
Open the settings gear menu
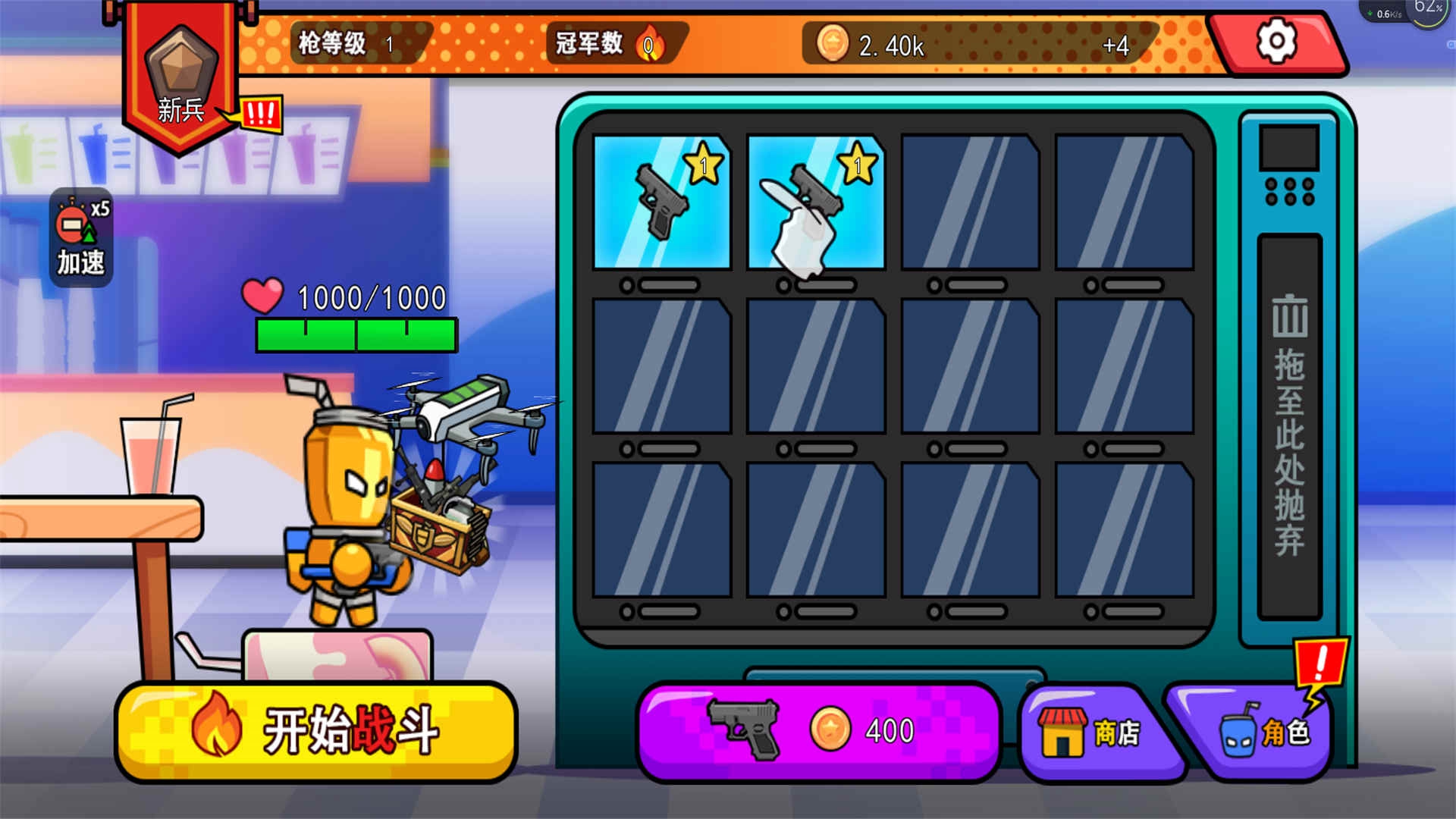[1277, 42]
